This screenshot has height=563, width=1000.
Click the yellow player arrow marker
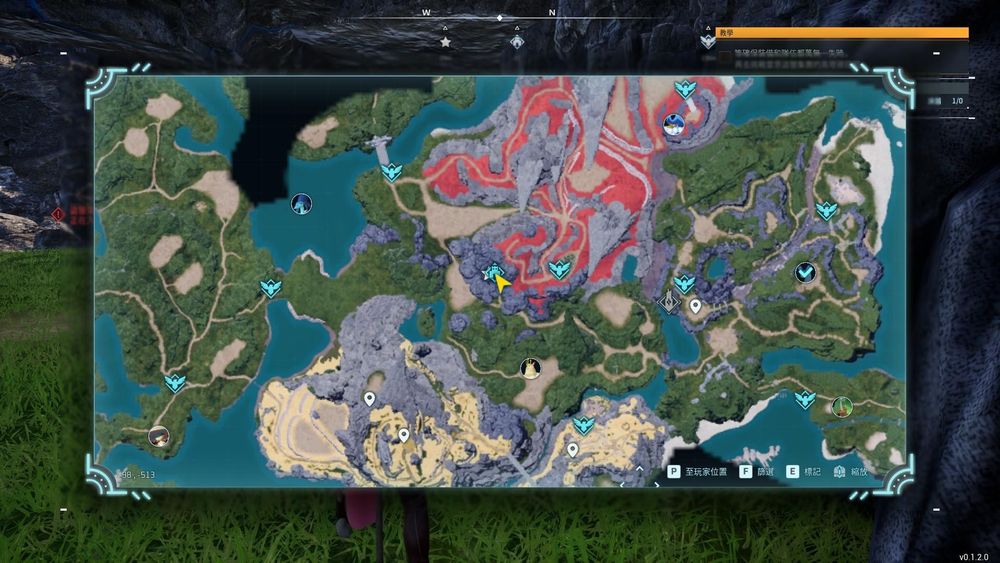pos(502,285)
